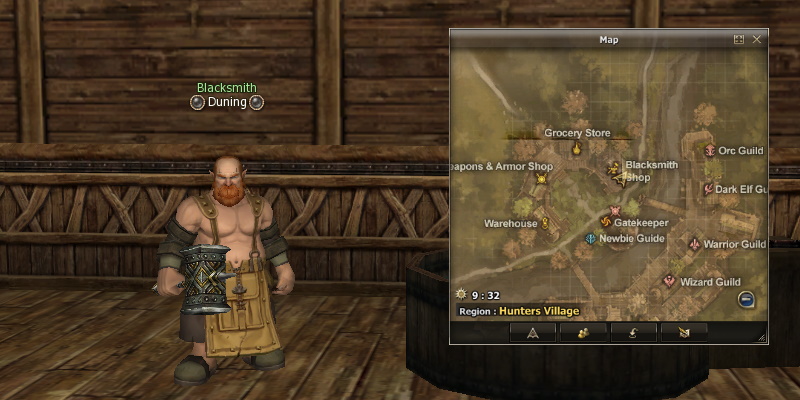This screenshot has width=800, height=400.
Task: Click the Grocery Store map marker
Action: (x=577, y=149)
